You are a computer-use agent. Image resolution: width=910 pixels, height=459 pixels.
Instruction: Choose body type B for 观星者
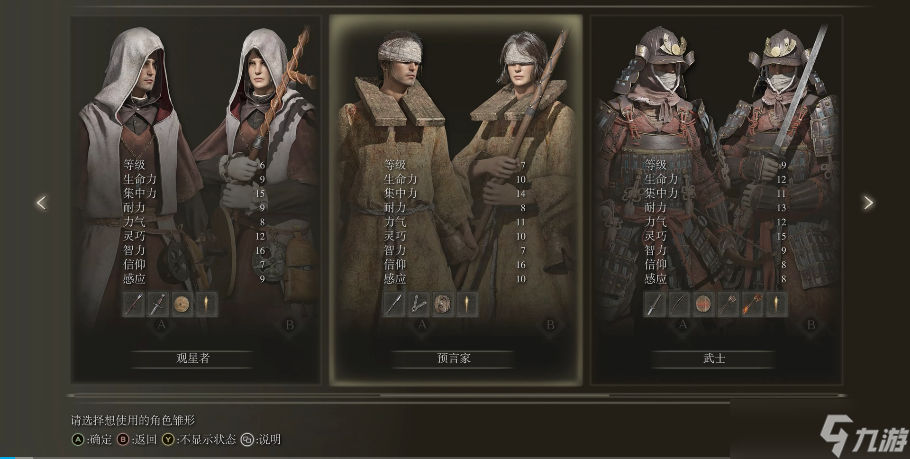pos(291,324)
